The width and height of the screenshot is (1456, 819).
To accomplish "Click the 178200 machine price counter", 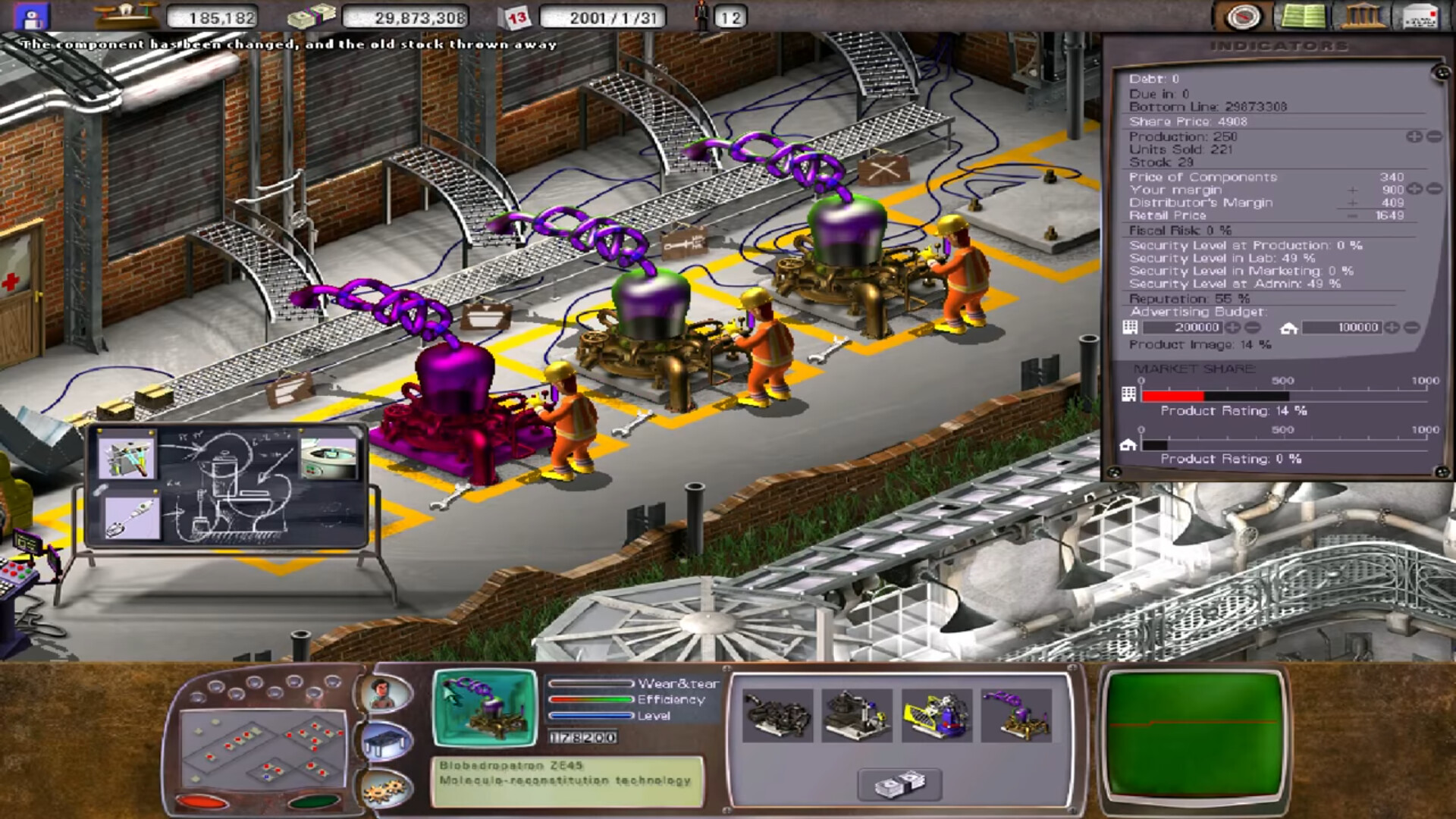I will pyautogui.click(x=584, y=735).
